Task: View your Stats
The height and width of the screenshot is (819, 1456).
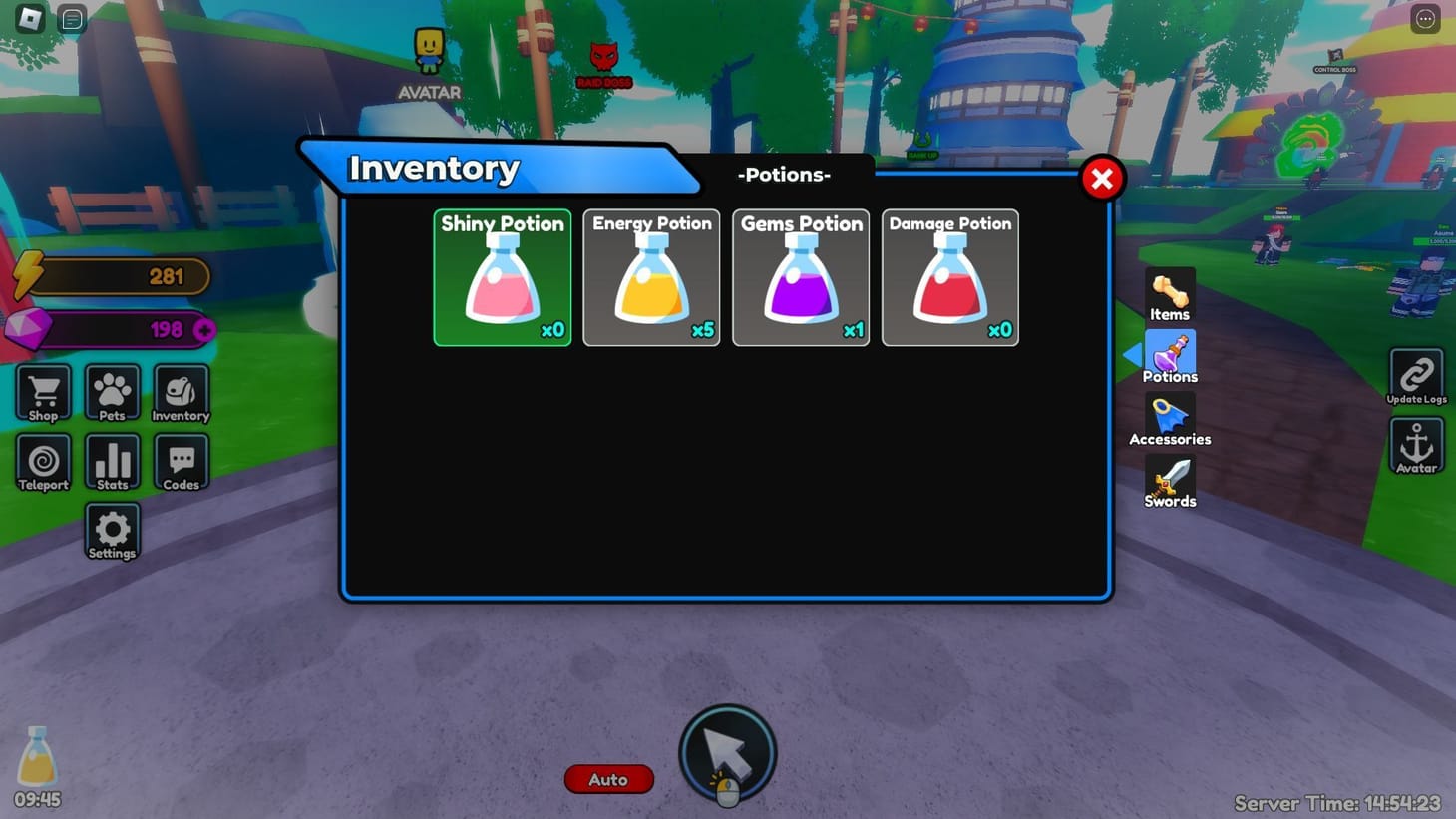Action: pos(111,462)
